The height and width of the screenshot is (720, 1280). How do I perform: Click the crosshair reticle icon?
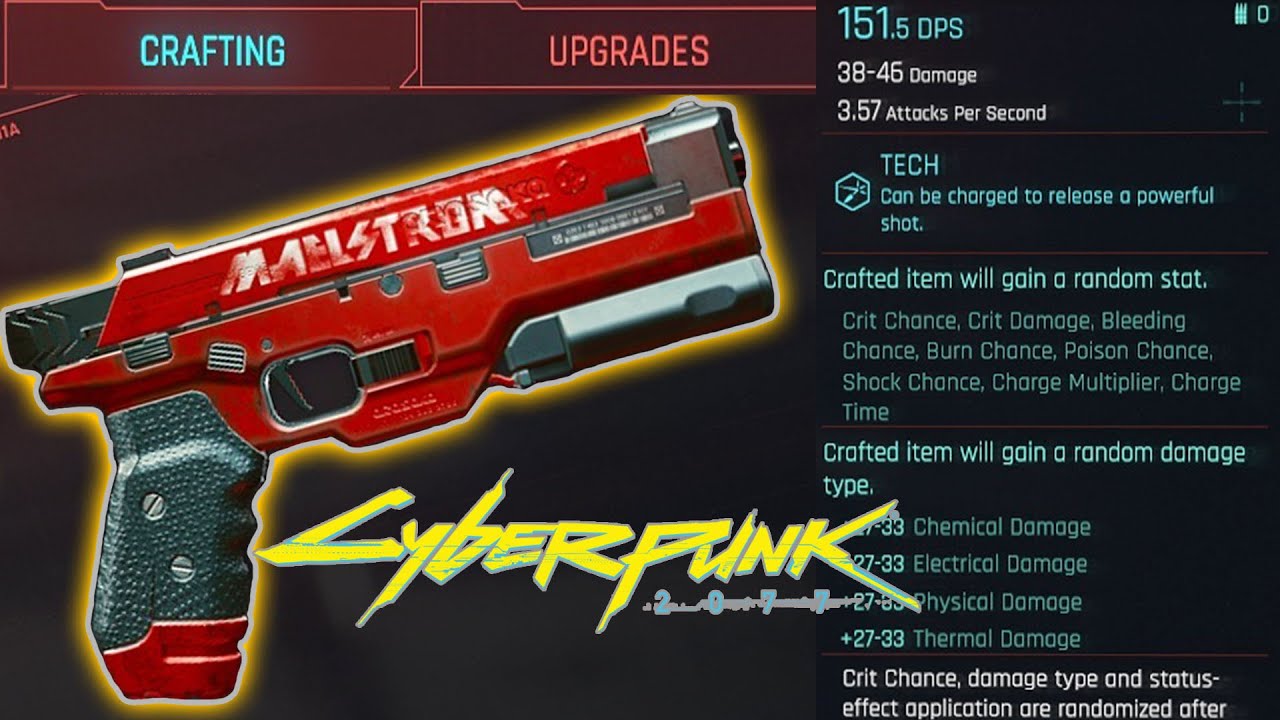click(1240, 103)
